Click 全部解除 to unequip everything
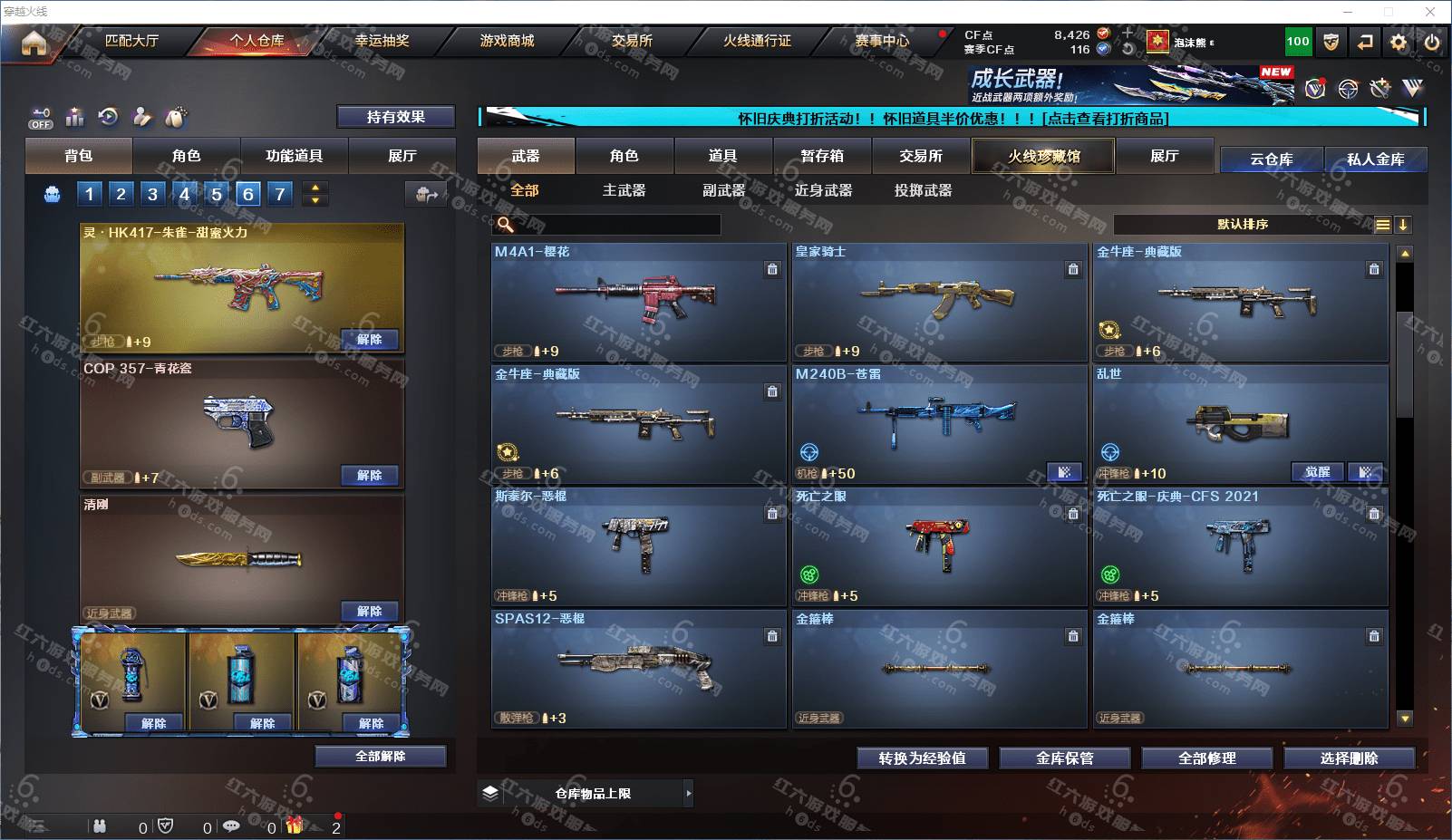Screen dimensions: 1452x840 [381, 756]
